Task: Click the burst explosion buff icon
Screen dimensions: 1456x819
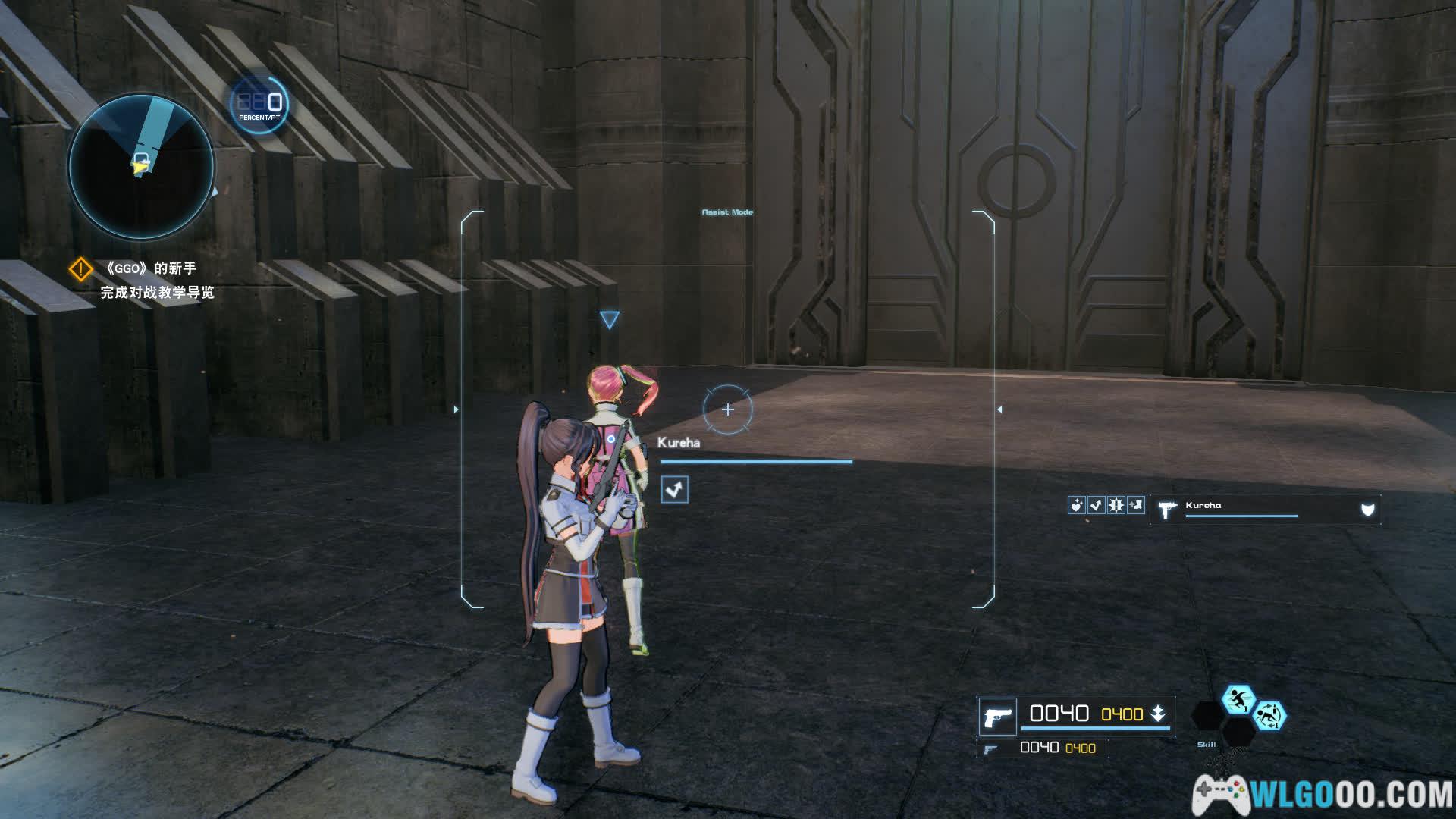Action: [1116, 506]
